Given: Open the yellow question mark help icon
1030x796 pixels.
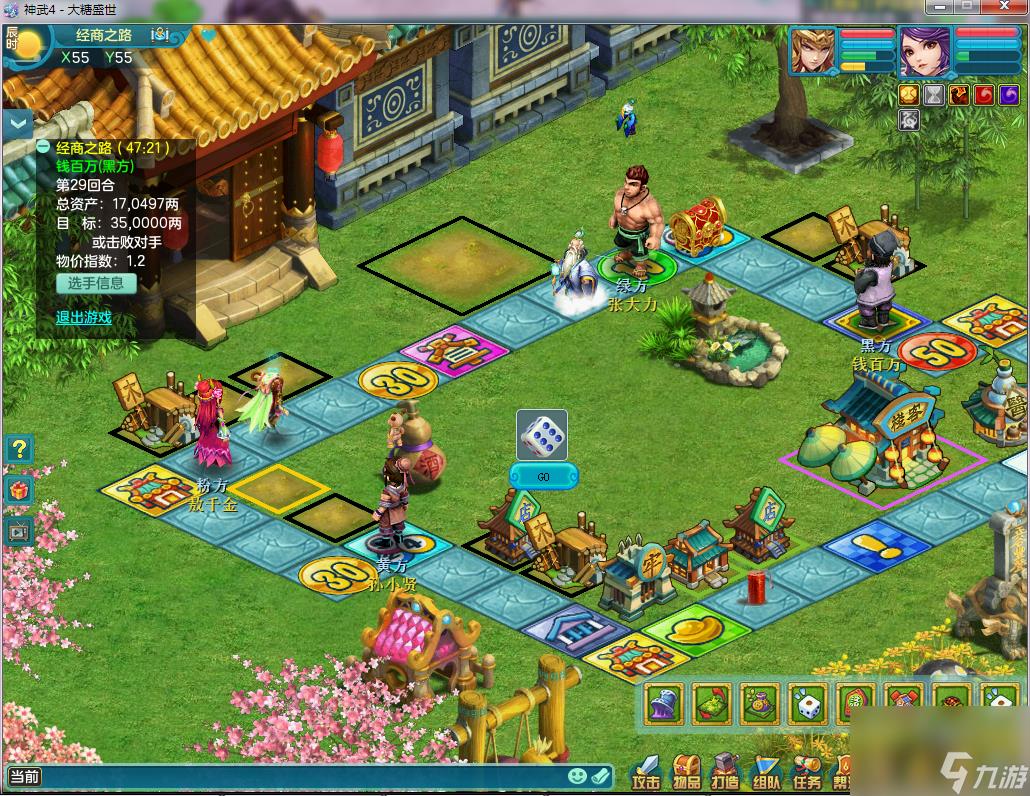Looking at the screenshot, I should point(19,449).
